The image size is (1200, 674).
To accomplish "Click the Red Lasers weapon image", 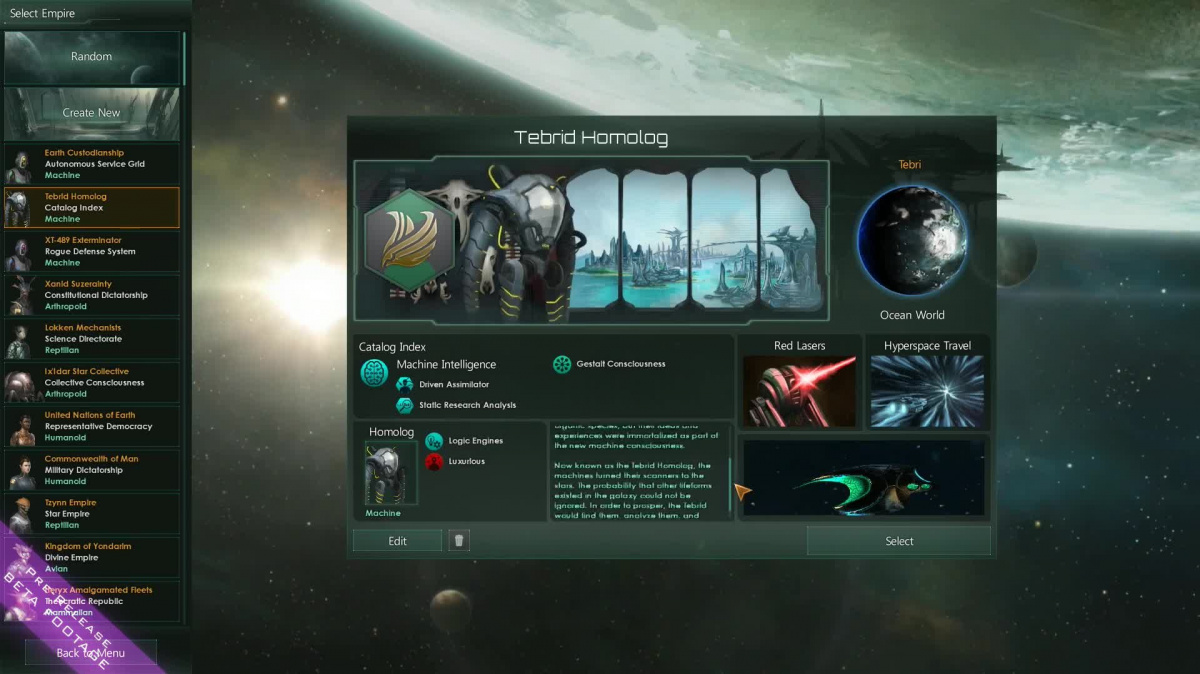I will tap(799, 391).
